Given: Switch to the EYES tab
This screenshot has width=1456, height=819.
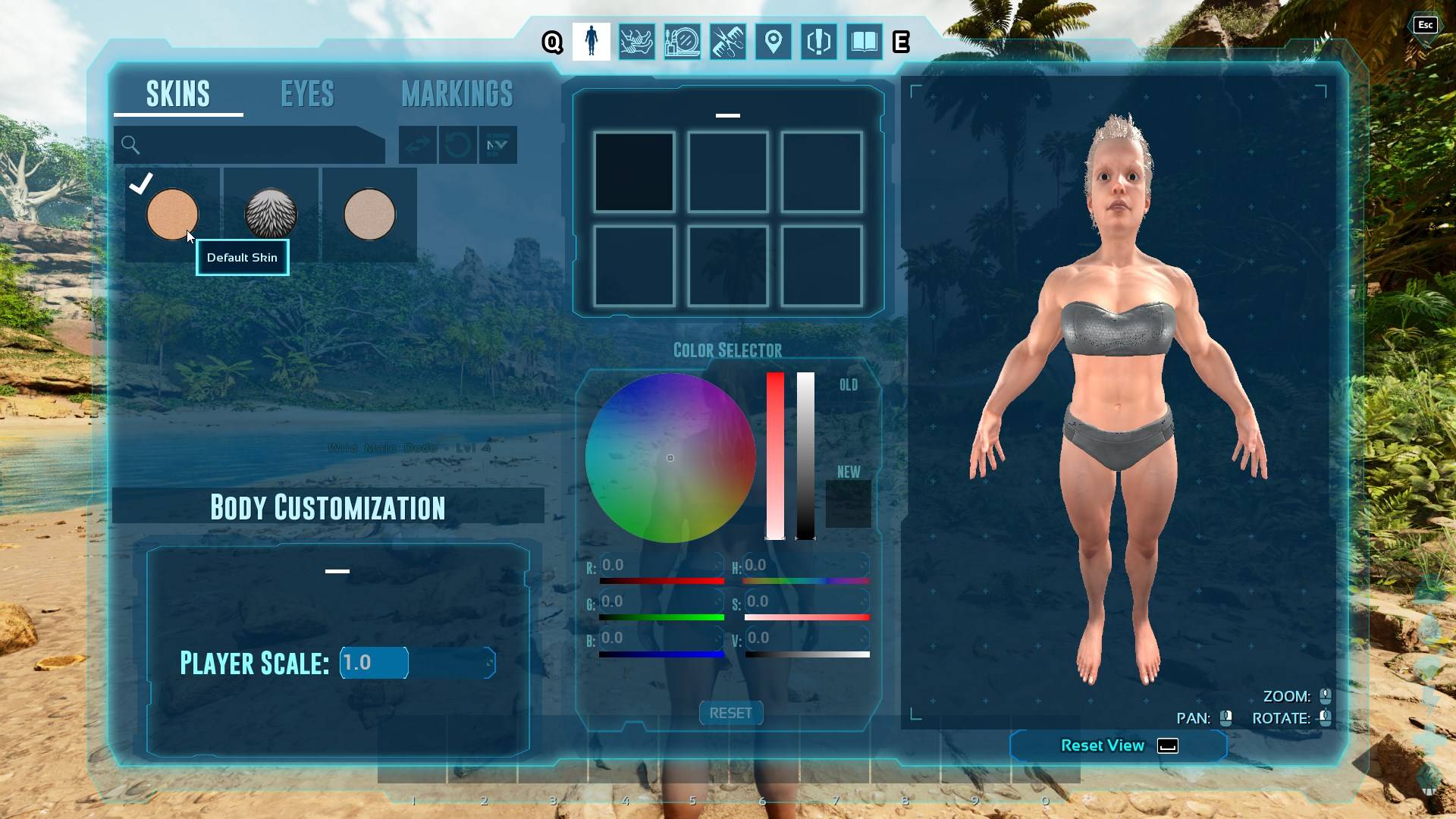Looking at the screenshot, I should 306,93.
